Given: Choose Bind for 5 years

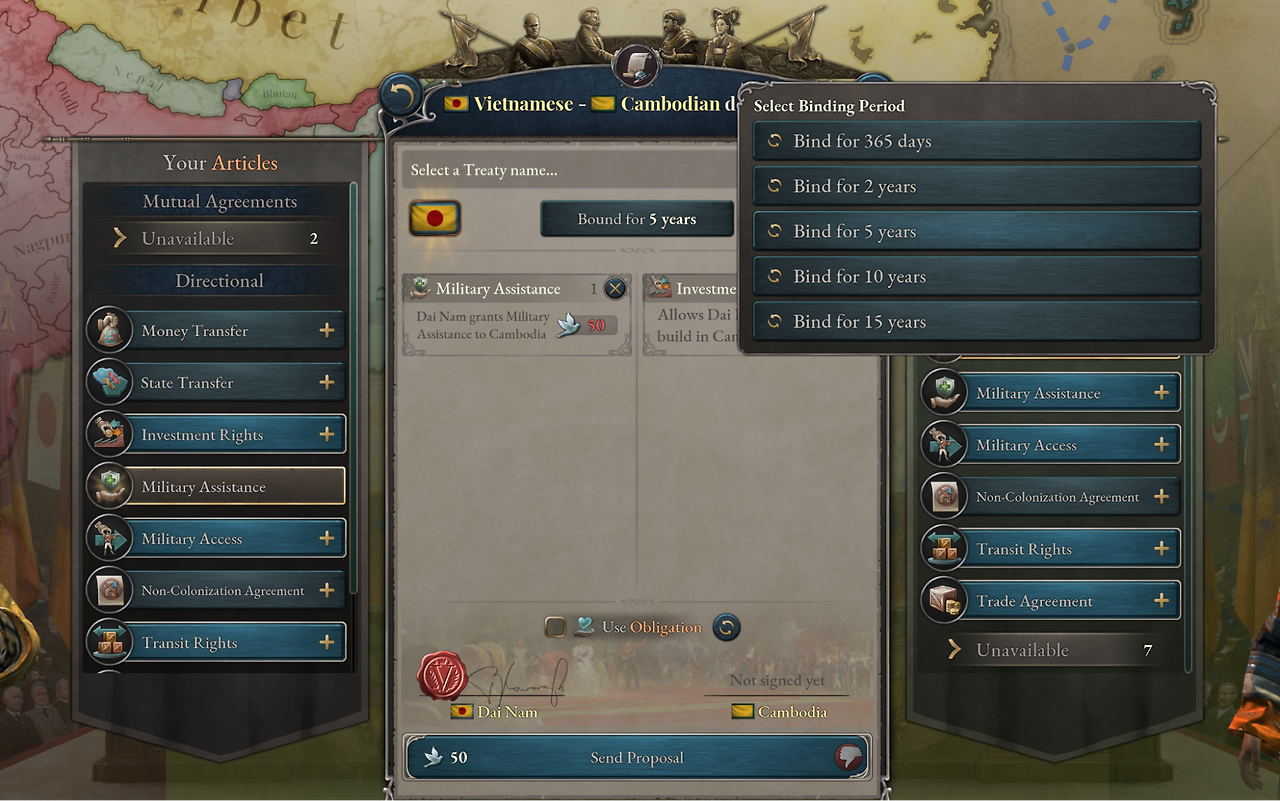Looking at the screenshot, I should click(x=976, y=232).
